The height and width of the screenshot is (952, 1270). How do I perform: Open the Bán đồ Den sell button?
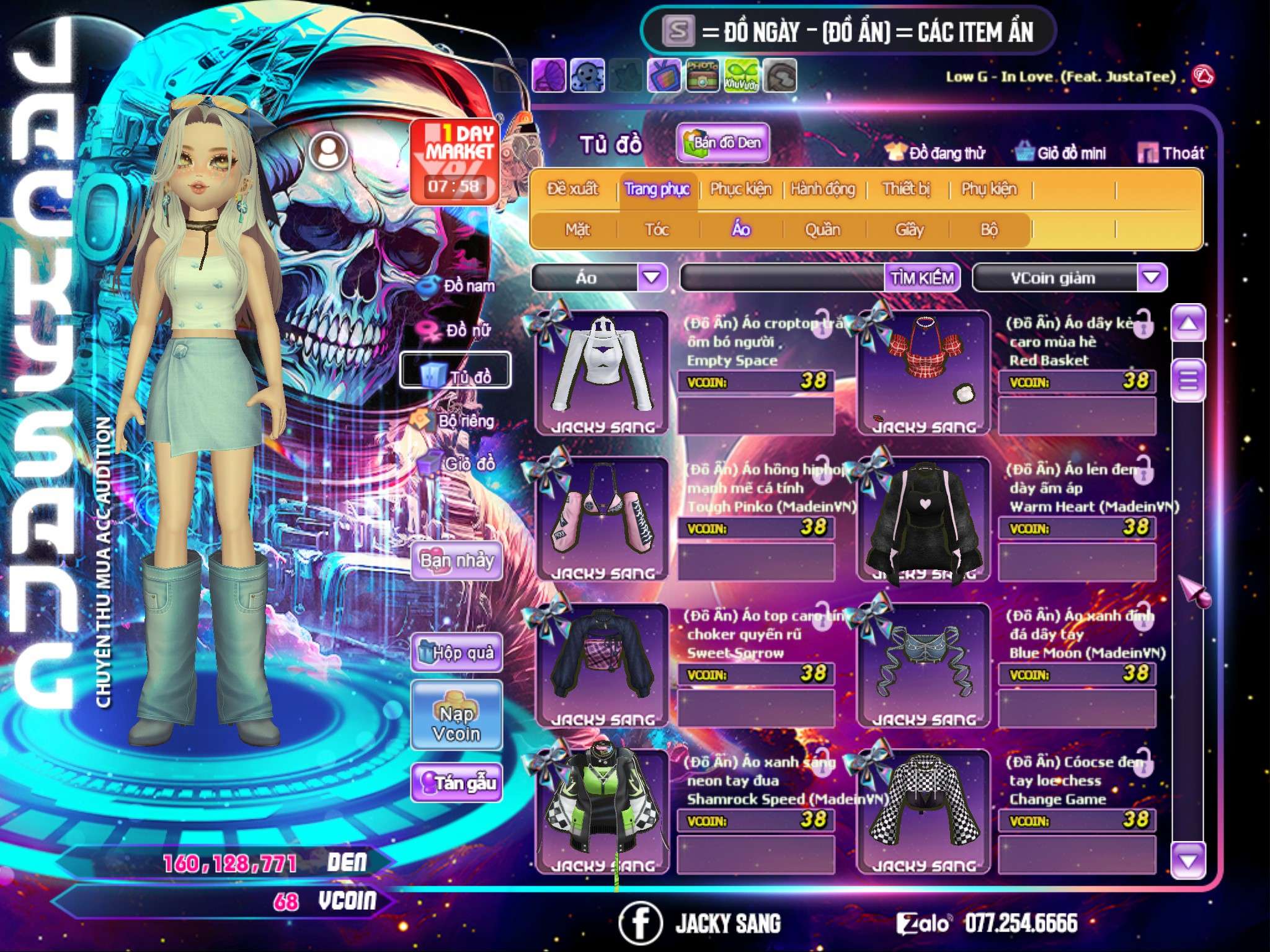[722, 143]
